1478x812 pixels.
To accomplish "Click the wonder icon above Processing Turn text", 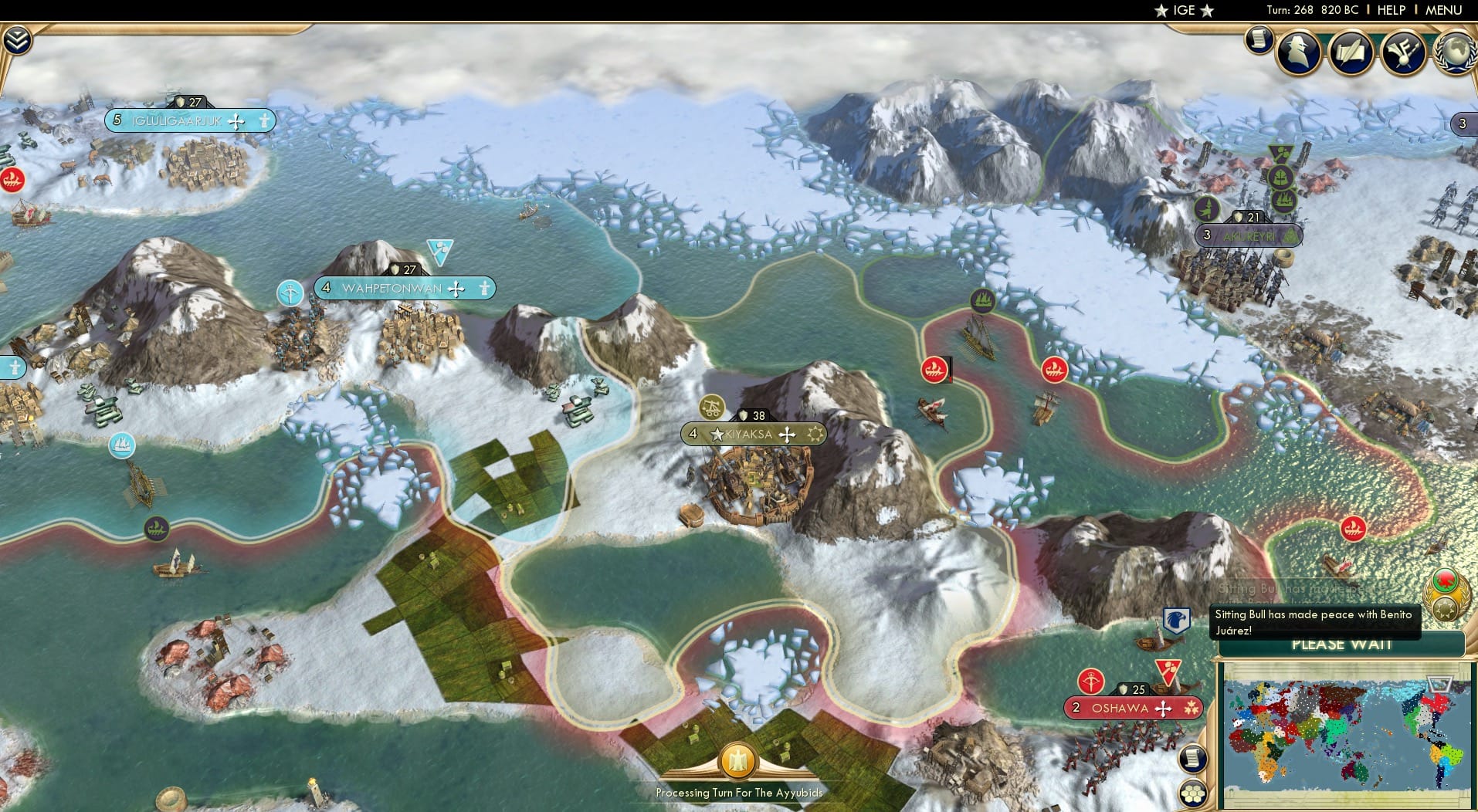I will pyautogui.click(x=737, y=760).
